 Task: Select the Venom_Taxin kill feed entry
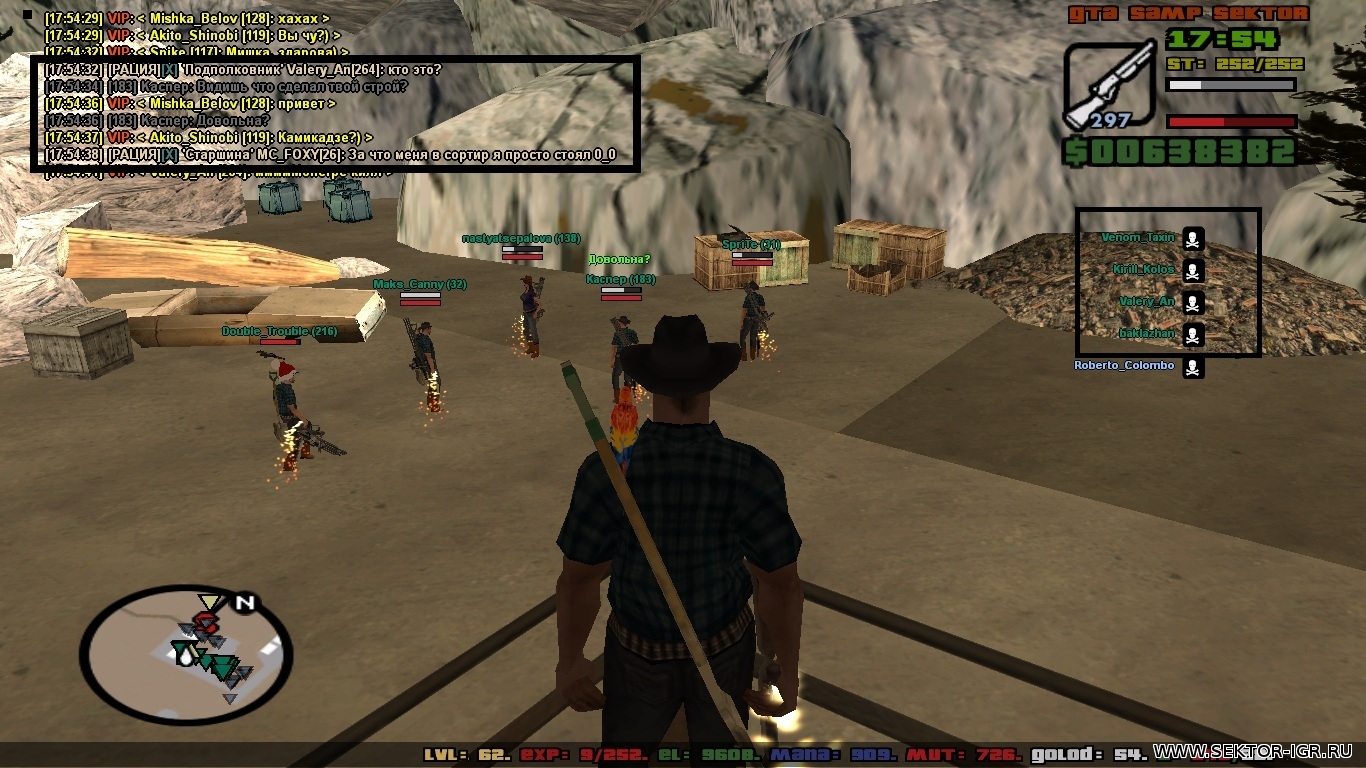pyautogui.click(x=1138, y=238)
